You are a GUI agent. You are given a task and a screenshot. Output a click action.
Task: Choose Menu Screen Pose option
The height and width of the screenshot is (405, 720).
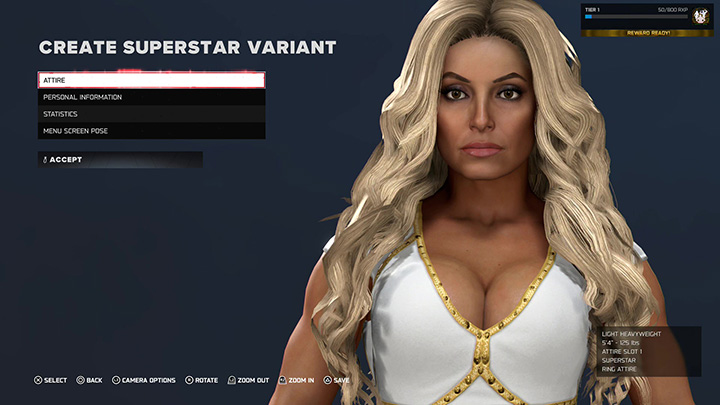click(151, 131)
